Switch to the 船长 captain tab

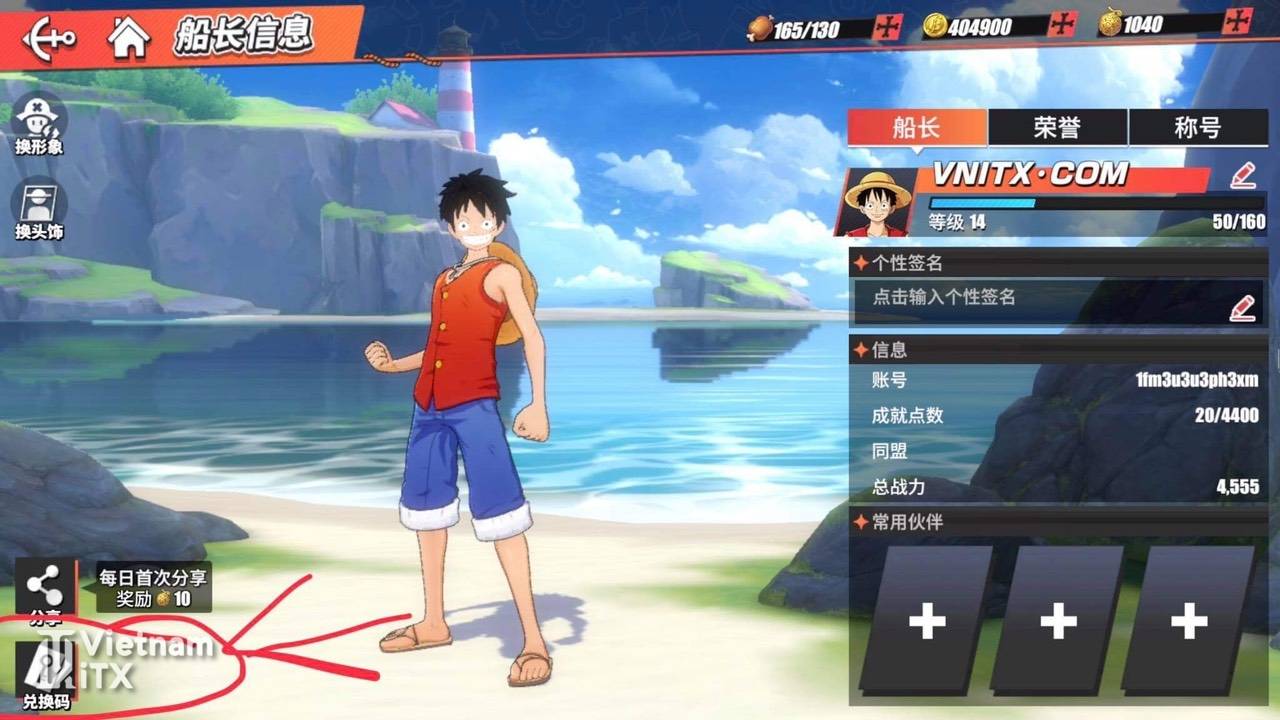[x=917, y=128]
